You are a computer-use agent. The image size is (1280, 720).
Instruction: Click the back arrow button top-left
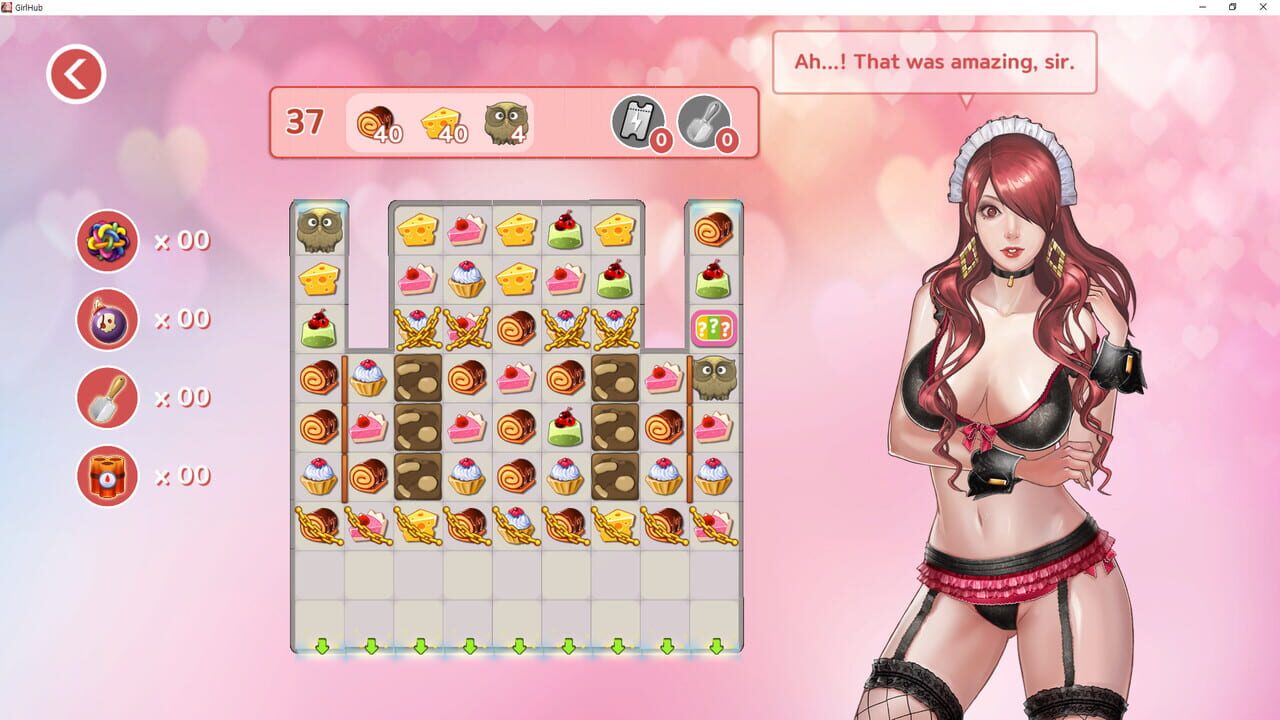75,73
